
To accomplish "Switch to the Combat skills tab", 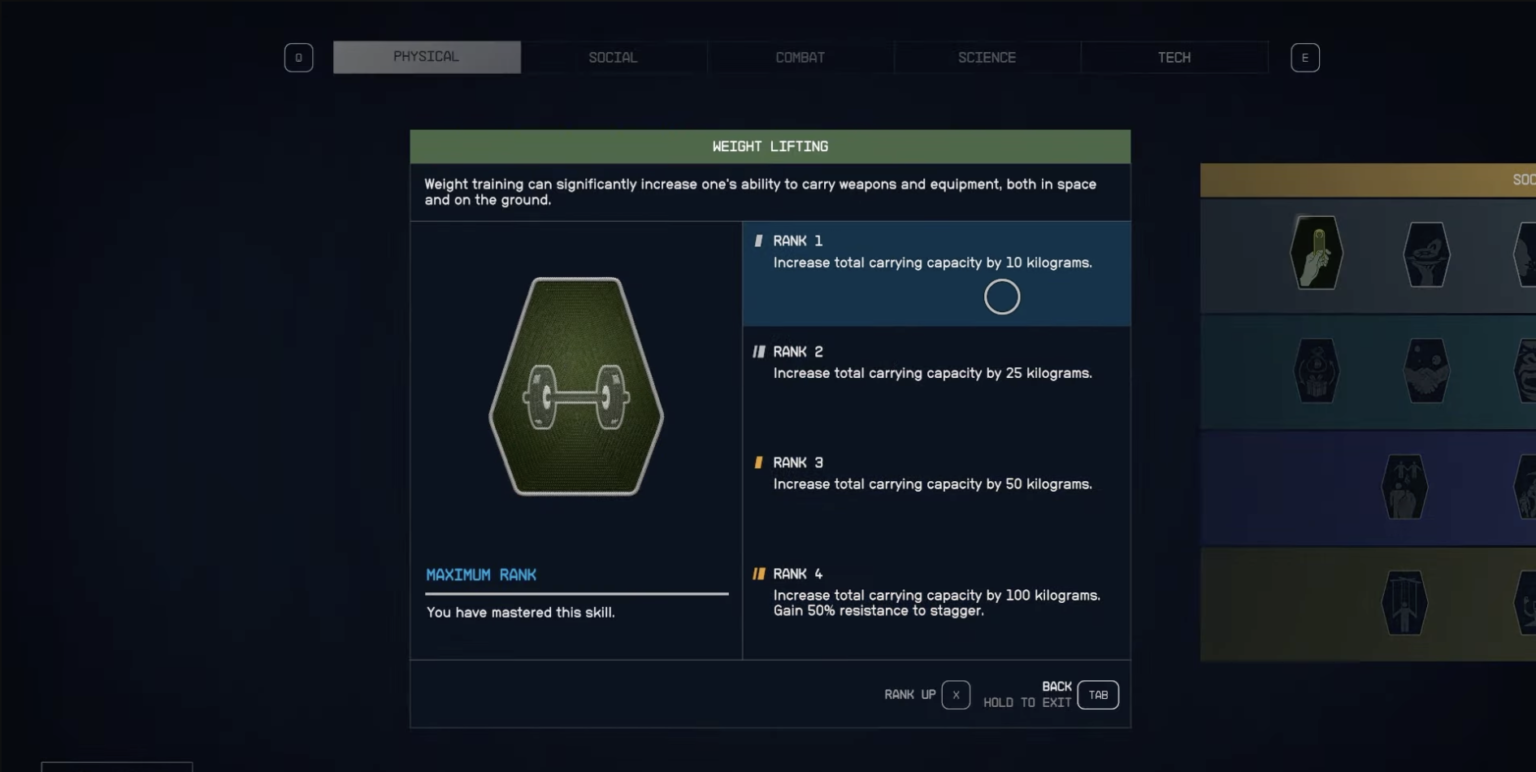I will tap(800, 57).
